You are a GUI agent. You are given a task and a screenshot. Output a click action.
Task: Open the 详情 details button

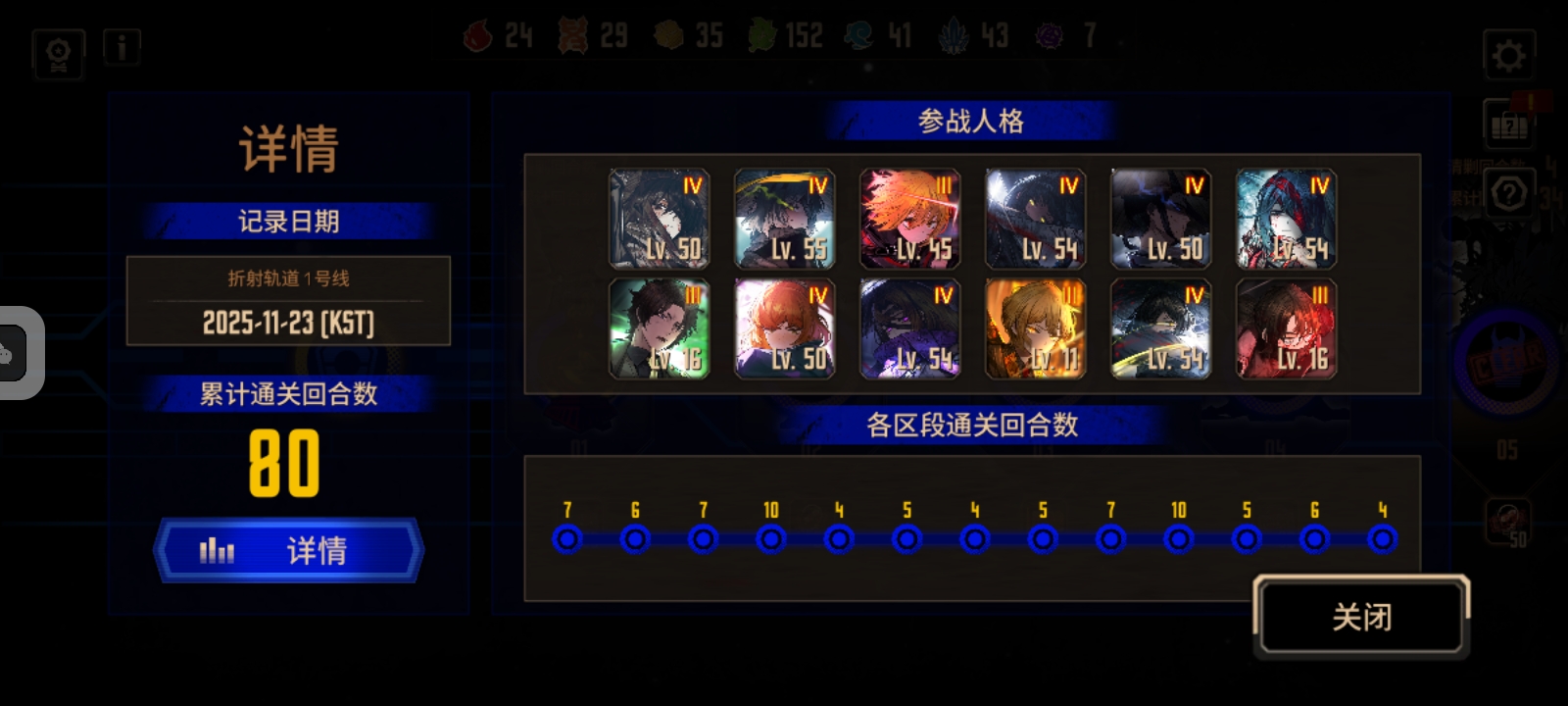coord(290,551)
